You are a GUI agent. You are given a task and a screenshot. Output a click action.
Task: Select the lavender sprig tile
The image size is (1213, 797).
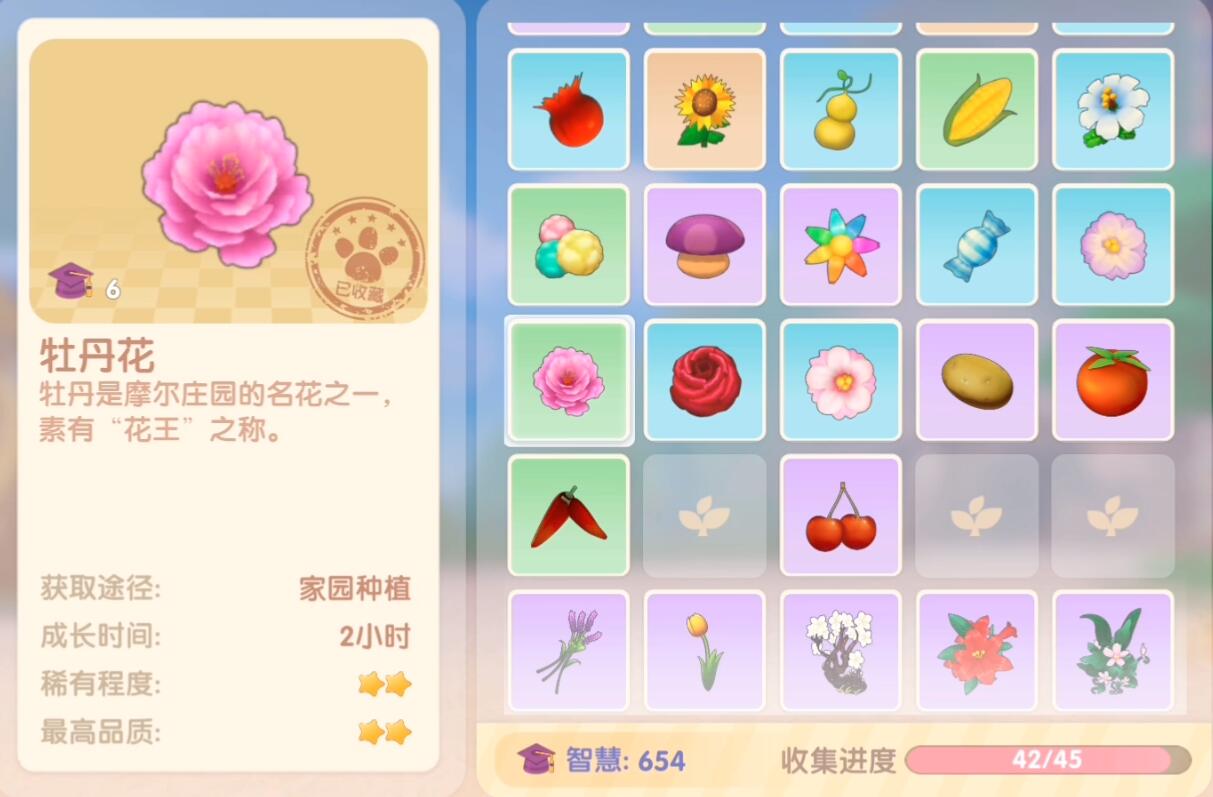(568, 651)
